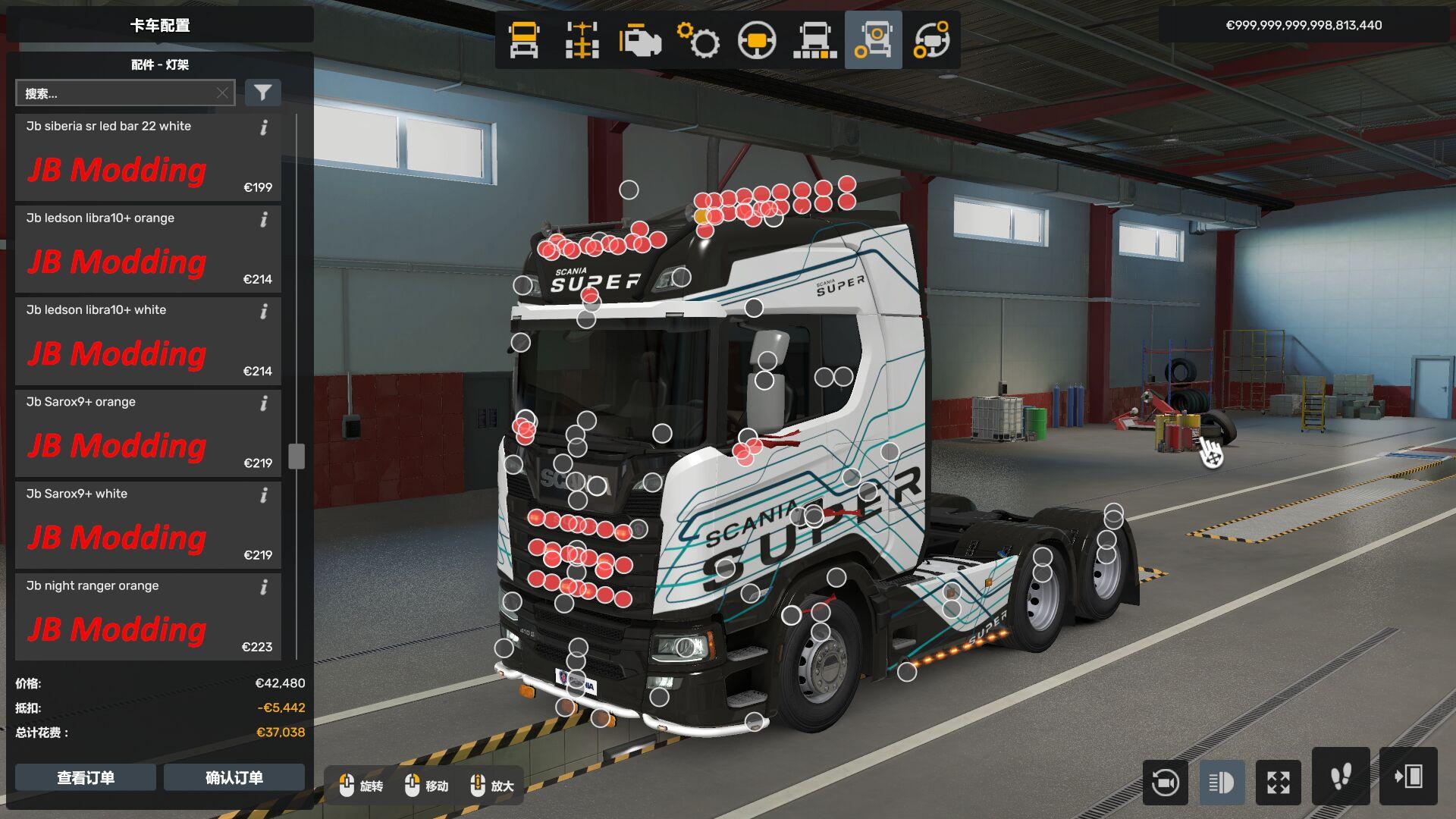Screen dimensions: 1456x819
Task: Show info for Jb Sarox9+ orange
Action: tap(264, 403)
